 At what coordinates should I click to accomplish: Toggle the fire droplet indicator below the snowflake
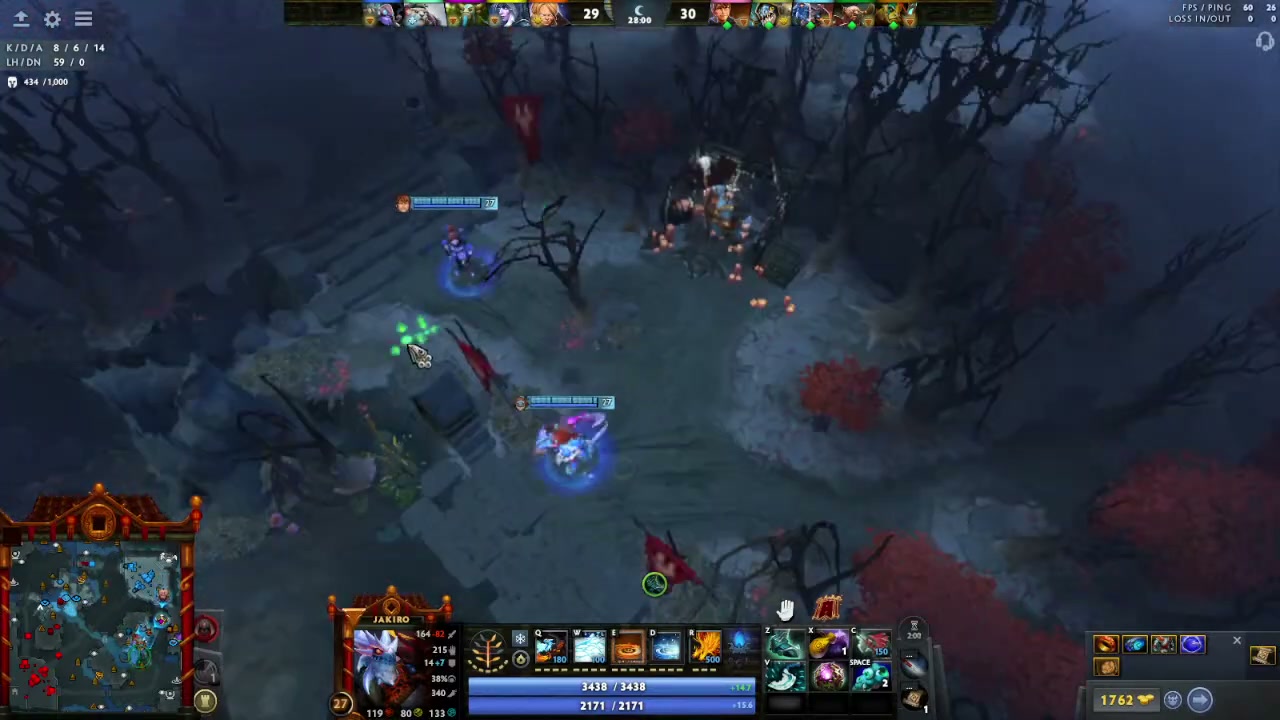(x=518, y=660)
